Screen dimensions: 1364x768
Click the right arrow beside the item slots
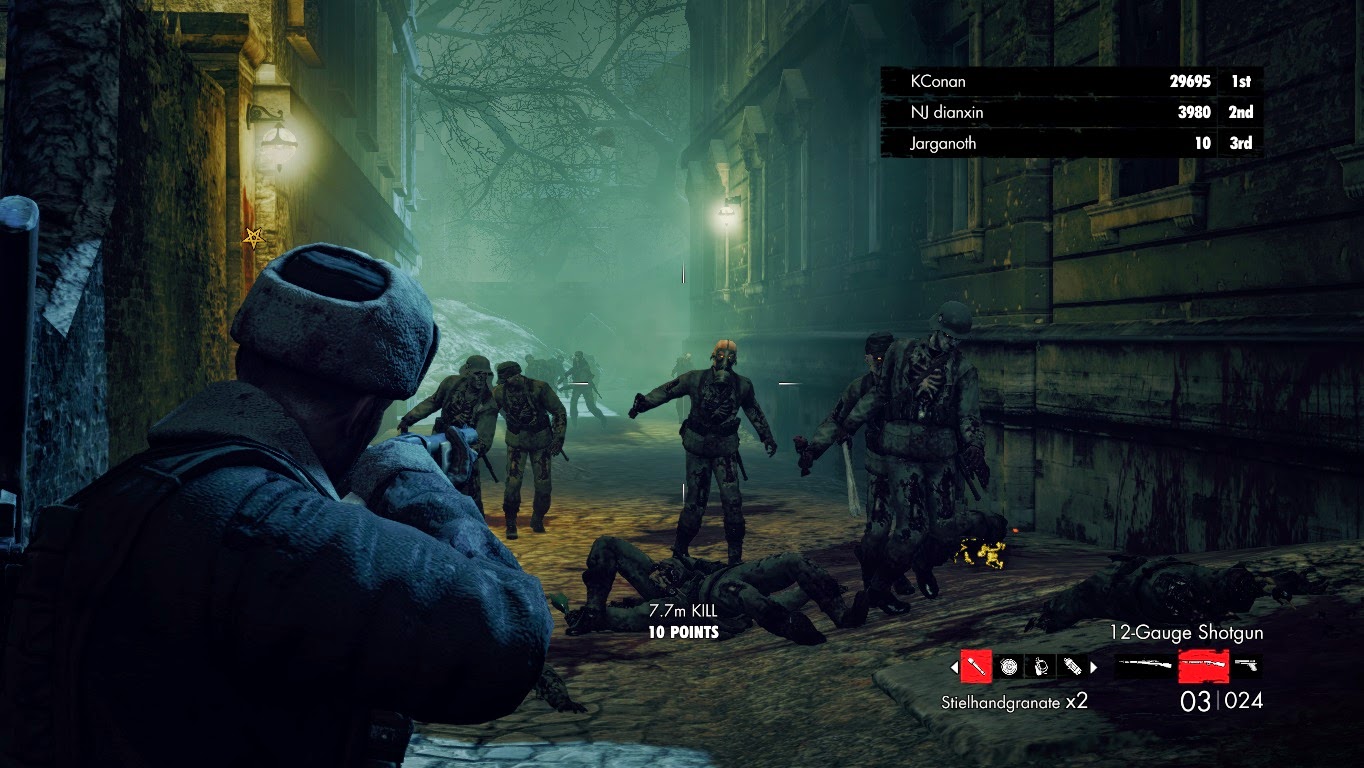coord(1093,667)
